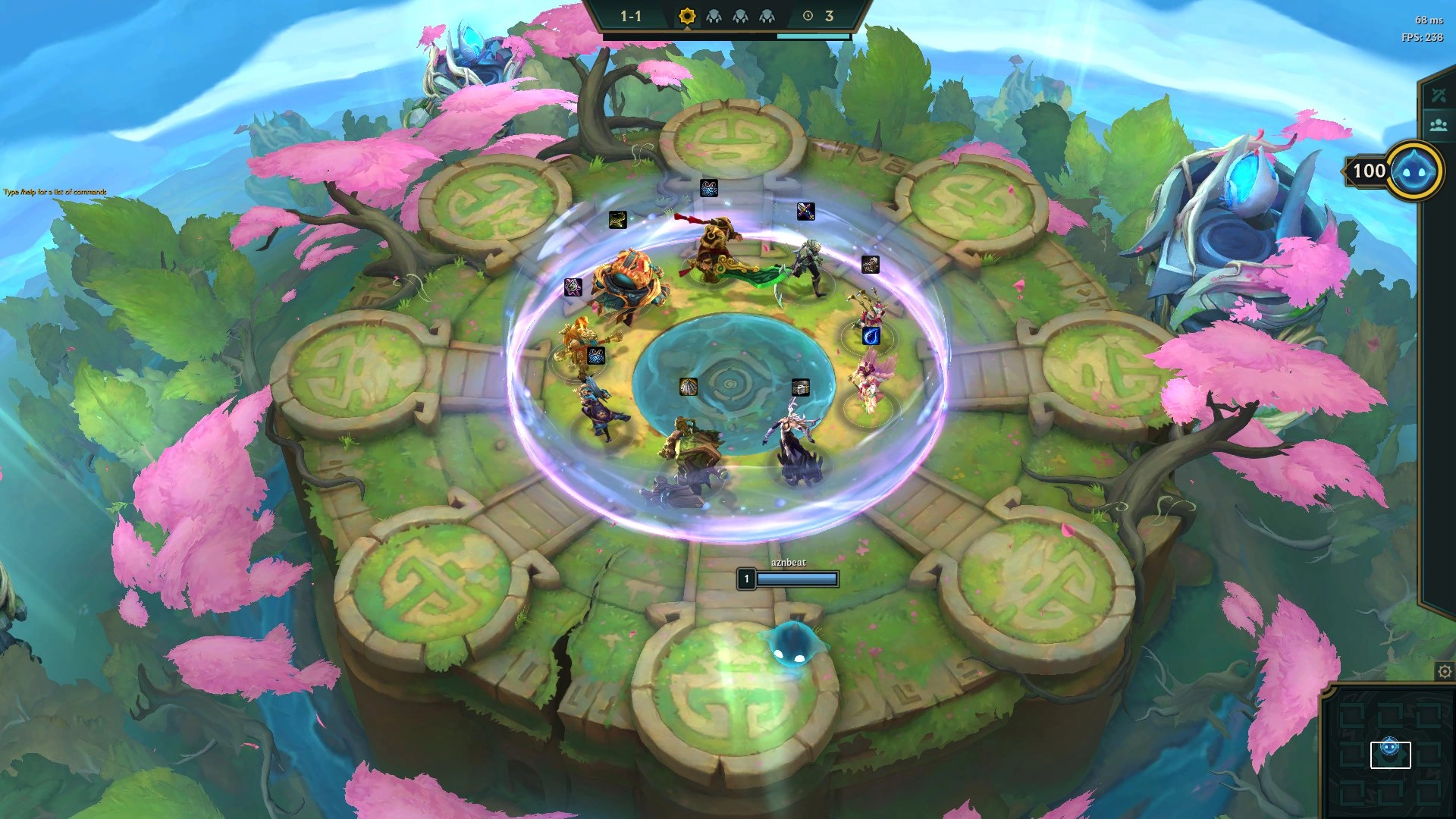Open the social players panel icon
The image size is (1456, 819).
[x=1438, y=125]
